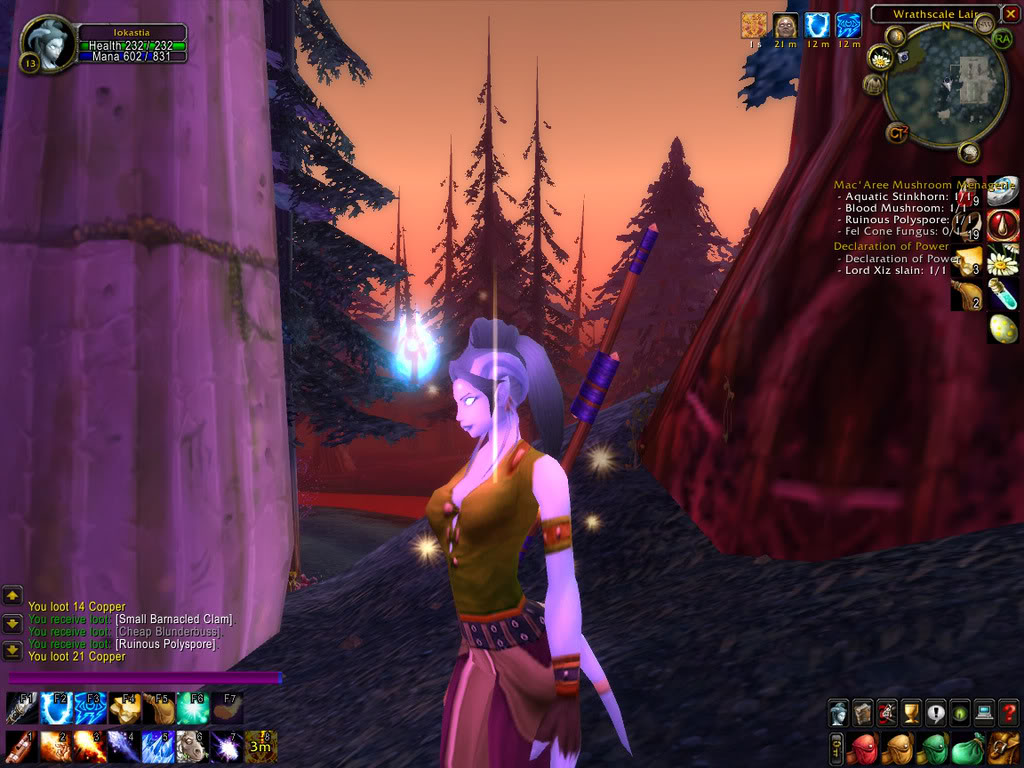Open the character info micro button

[838, 712]
